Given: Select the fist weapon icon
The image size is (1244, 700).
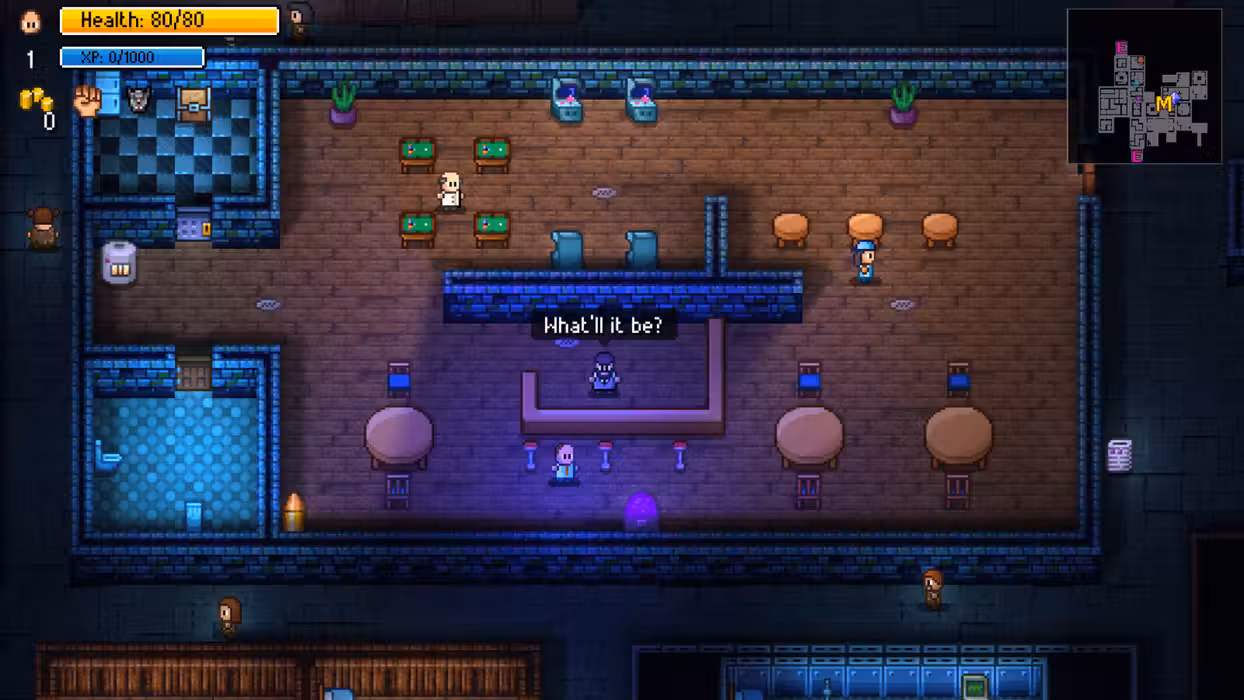Looking at the screenshot, I should 89,100.
